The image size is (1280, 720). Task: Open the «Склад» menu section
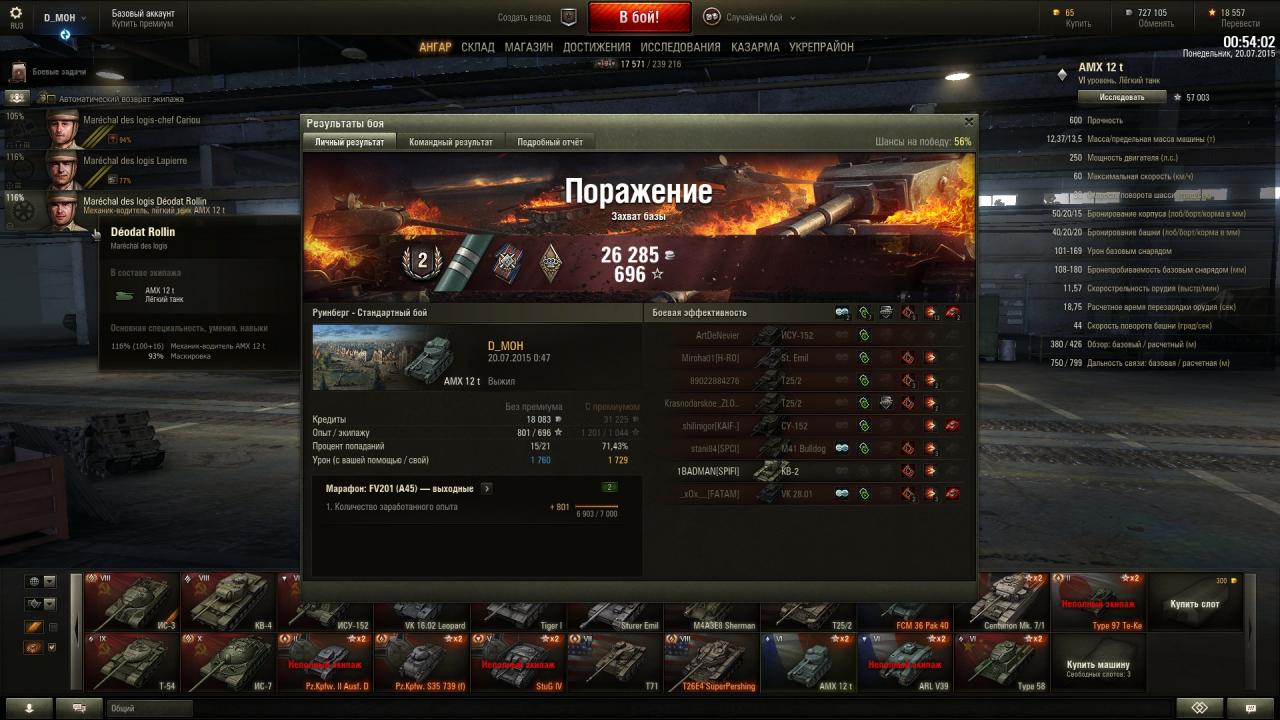click(478, 47)
